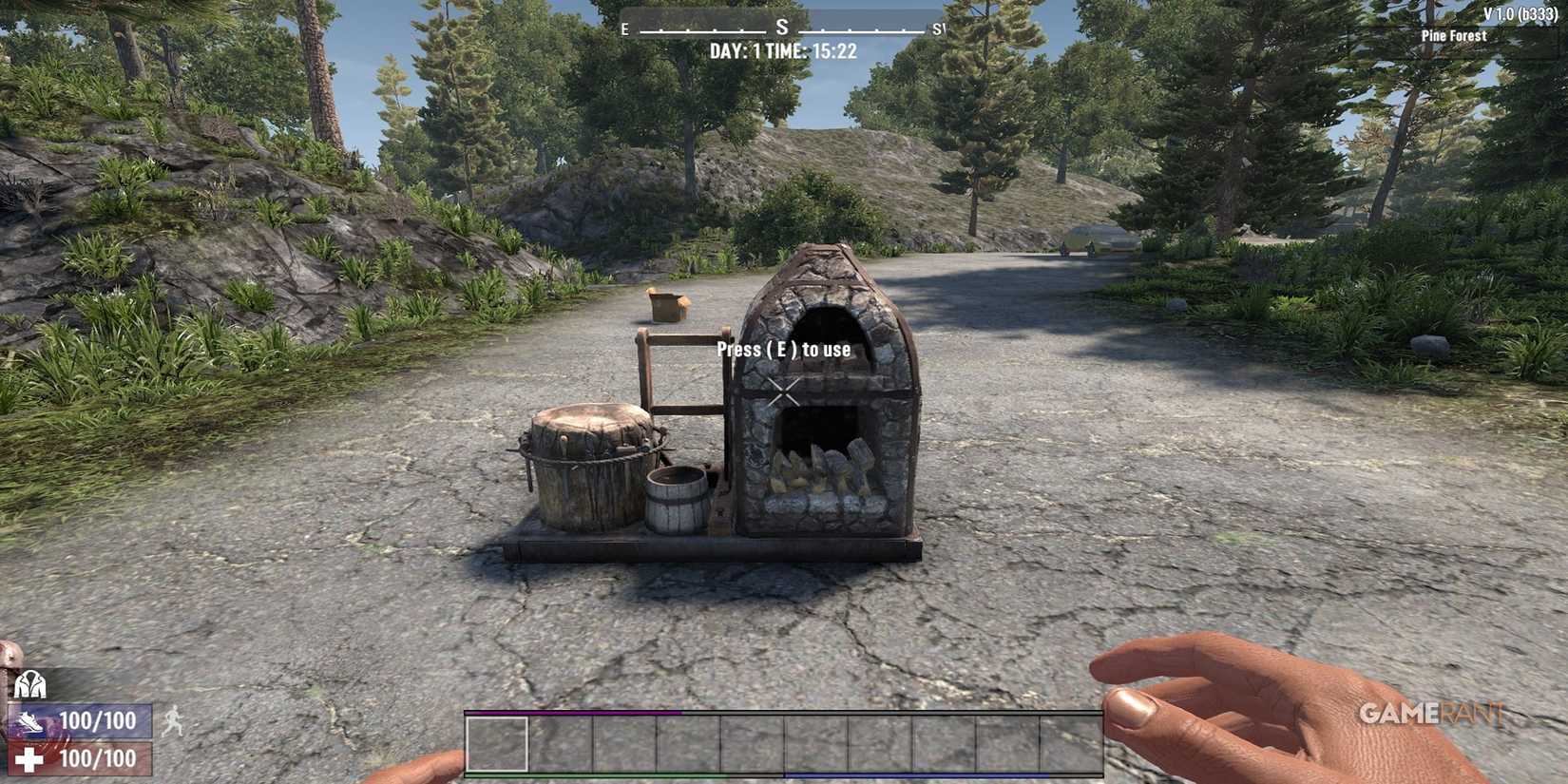This screenshot has height=784, width=1568.
Task: Expand the health counter reading 100/100
Action: (98, 756)
